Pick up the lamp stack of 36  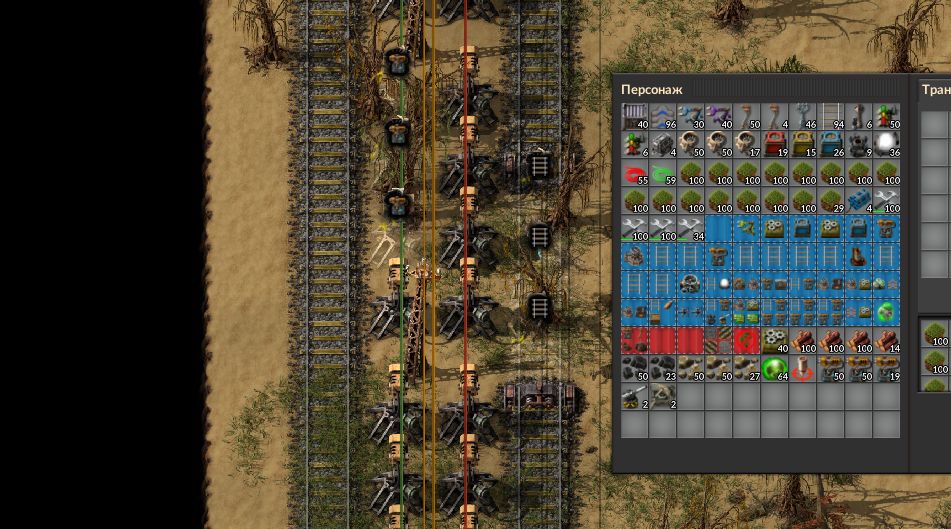(887, 145)
